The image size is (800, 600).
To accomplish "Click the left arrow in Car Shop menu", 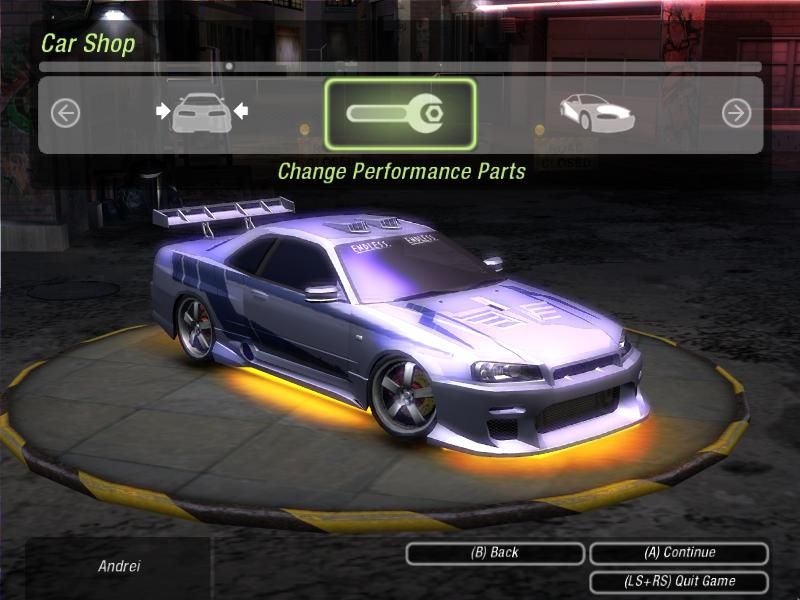I will click(x=65, y=114).
